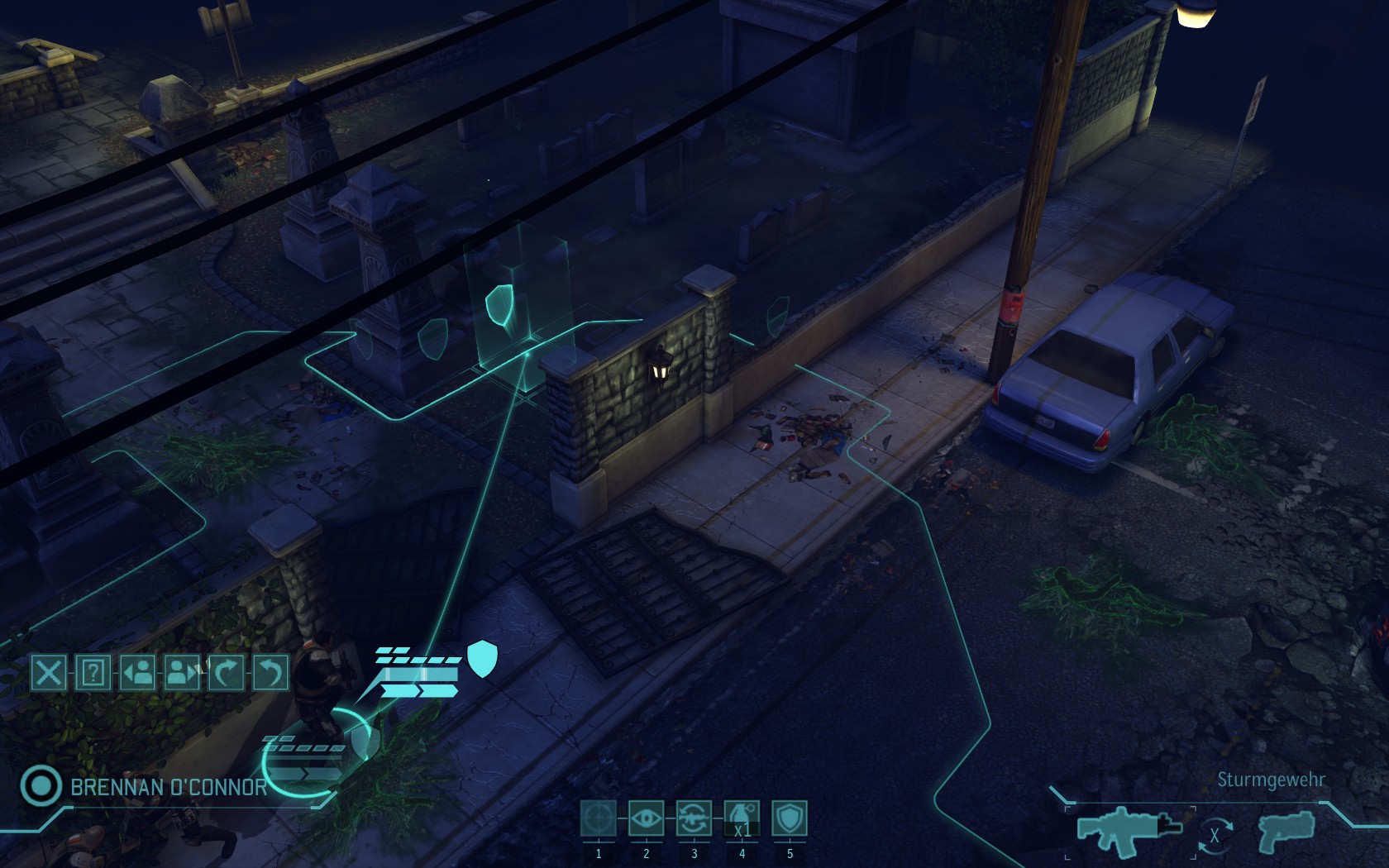This screenshot has height=868, width=1389.
Task: Click the X end-turn button
Action: [x=49, y=673]
